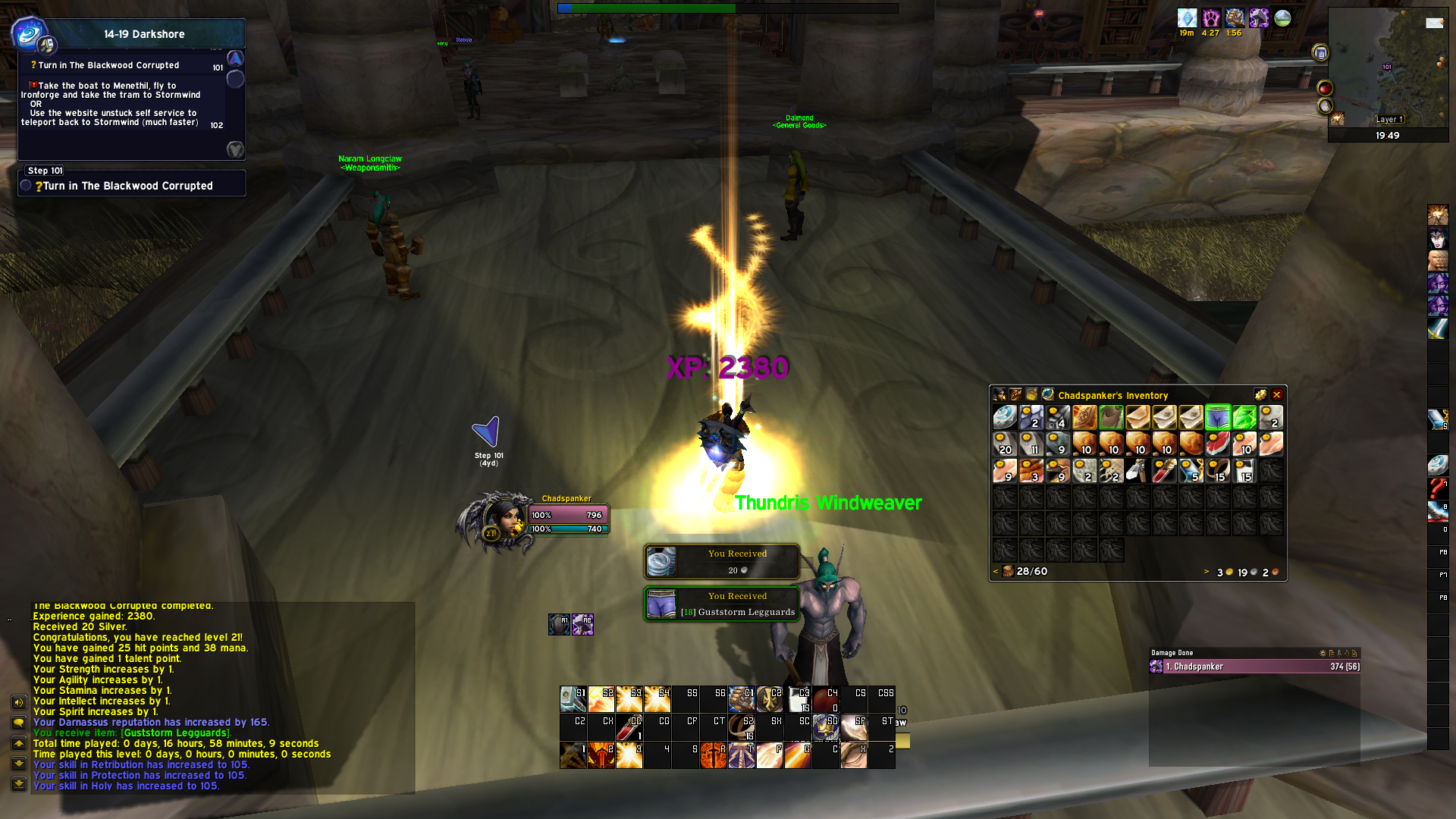Click the Guststorm Legguards item in the bag
This screenshot has width=1456, height=819.
pyautogui.click(x=1217, y=417)
